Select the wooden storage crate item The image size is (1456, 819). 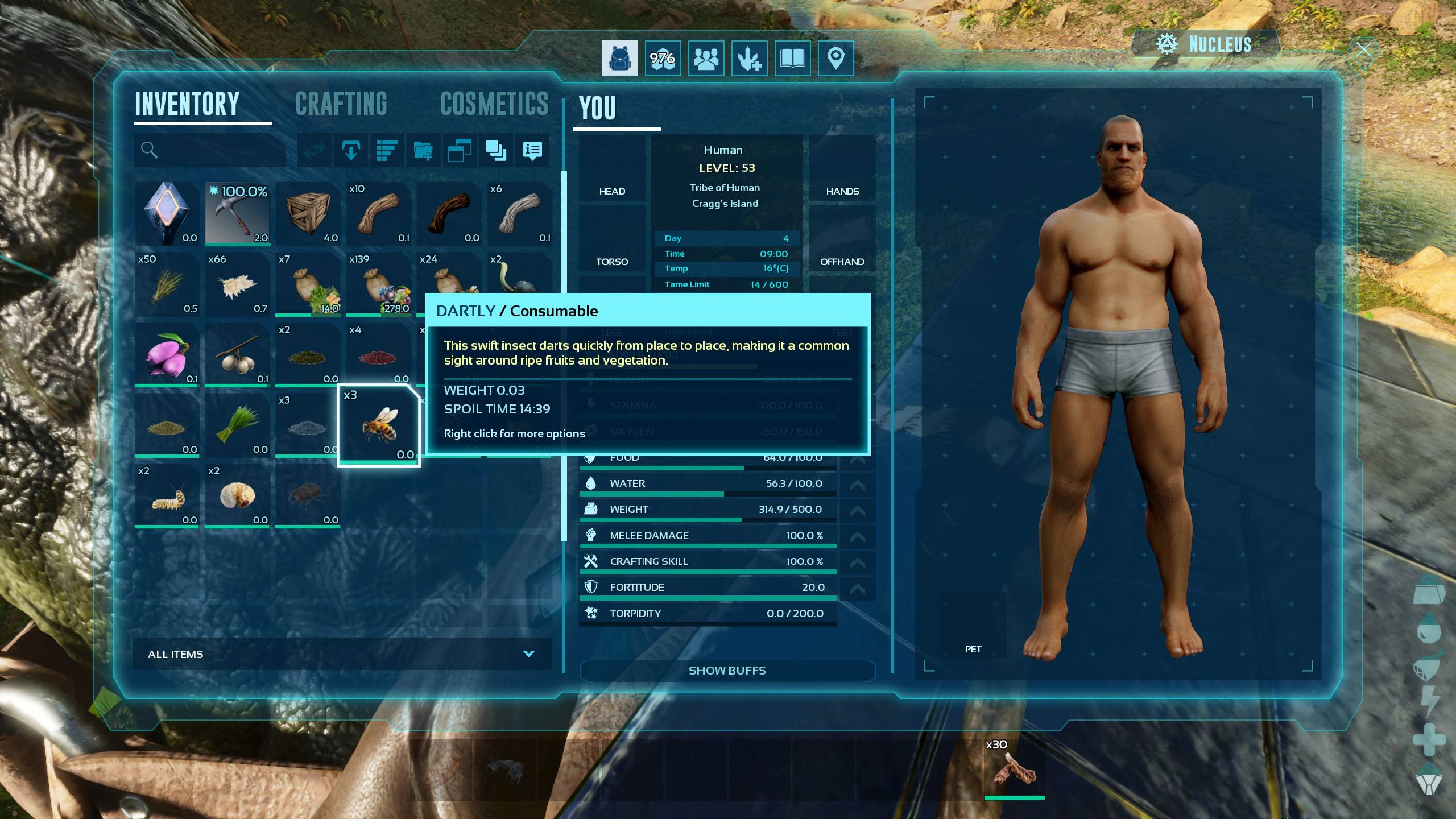pos(308,214)
